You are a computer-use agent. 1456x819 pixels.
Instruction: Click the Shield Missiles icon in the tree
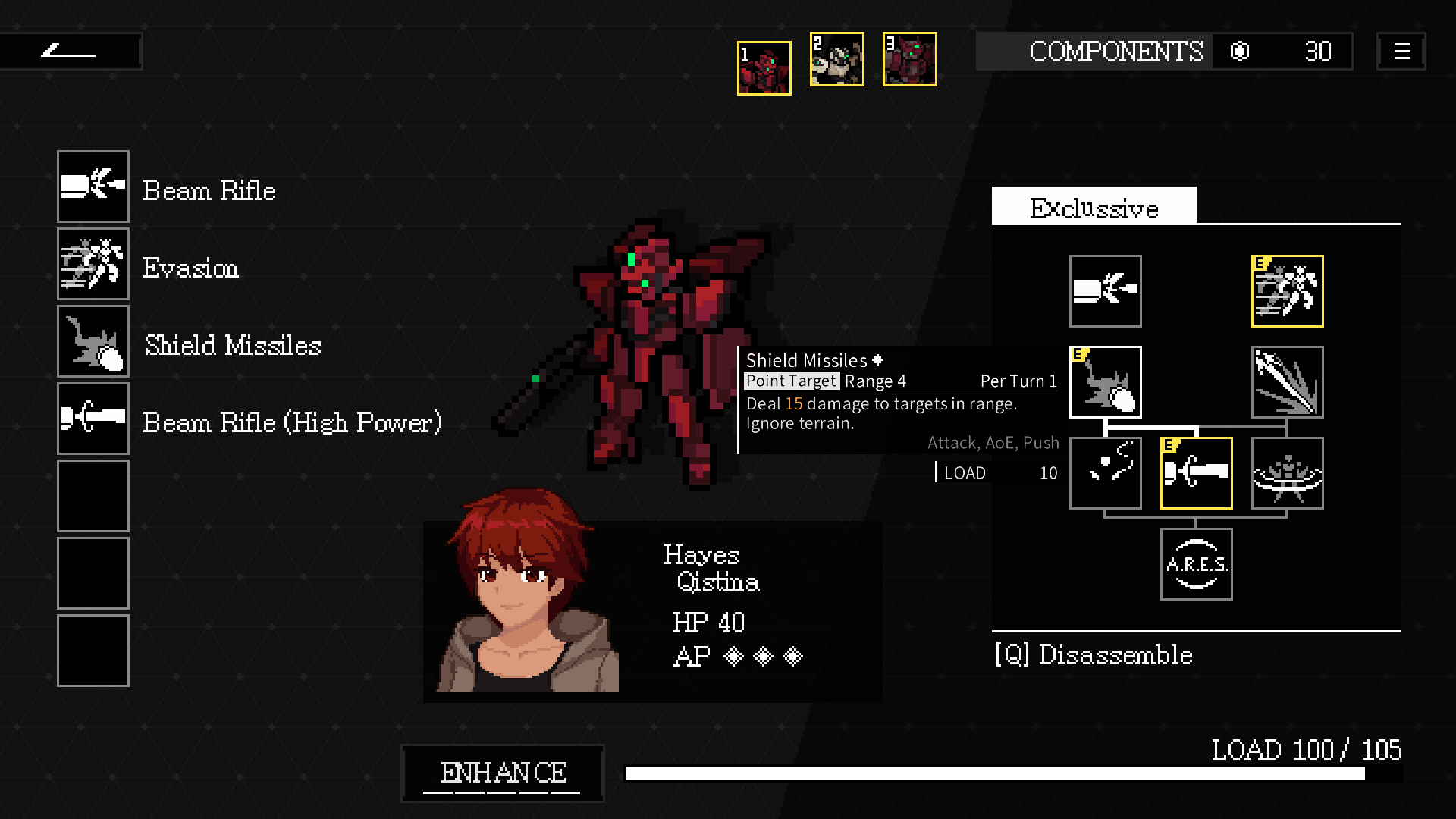pos(1105,382)
